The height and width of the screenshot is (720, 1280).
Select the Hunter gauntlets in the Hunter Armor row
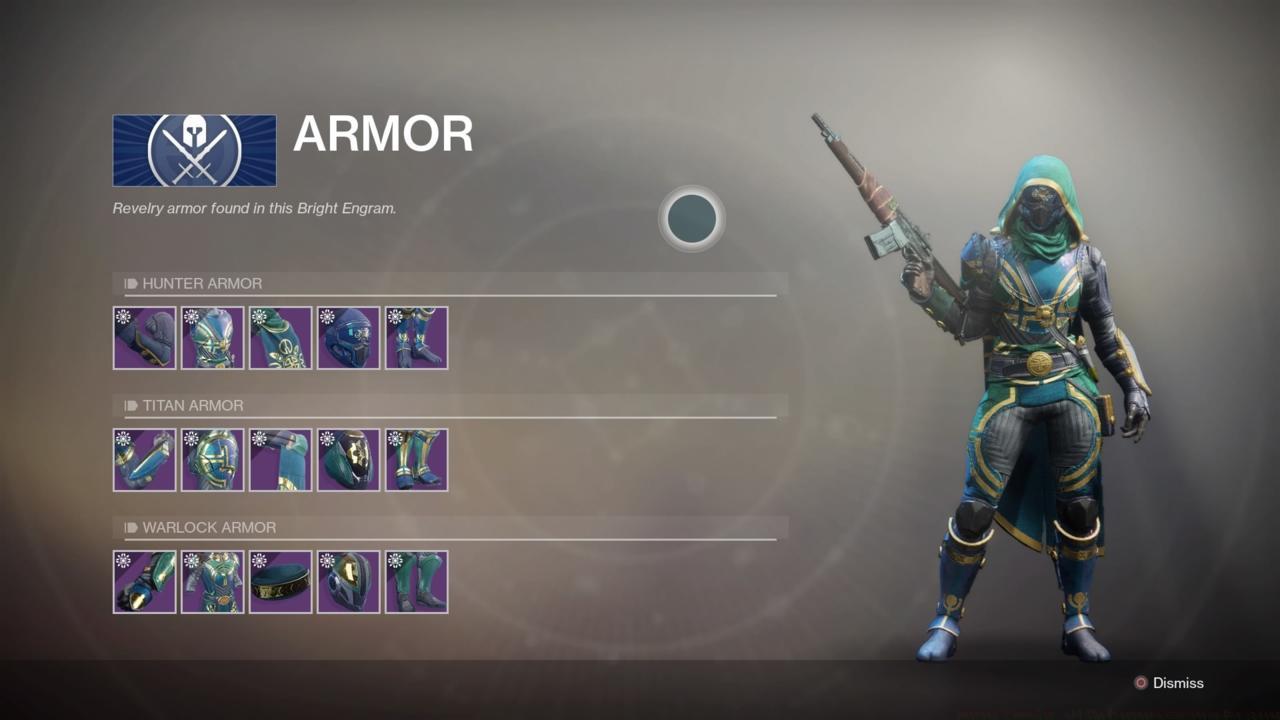(x=144, y=338)
